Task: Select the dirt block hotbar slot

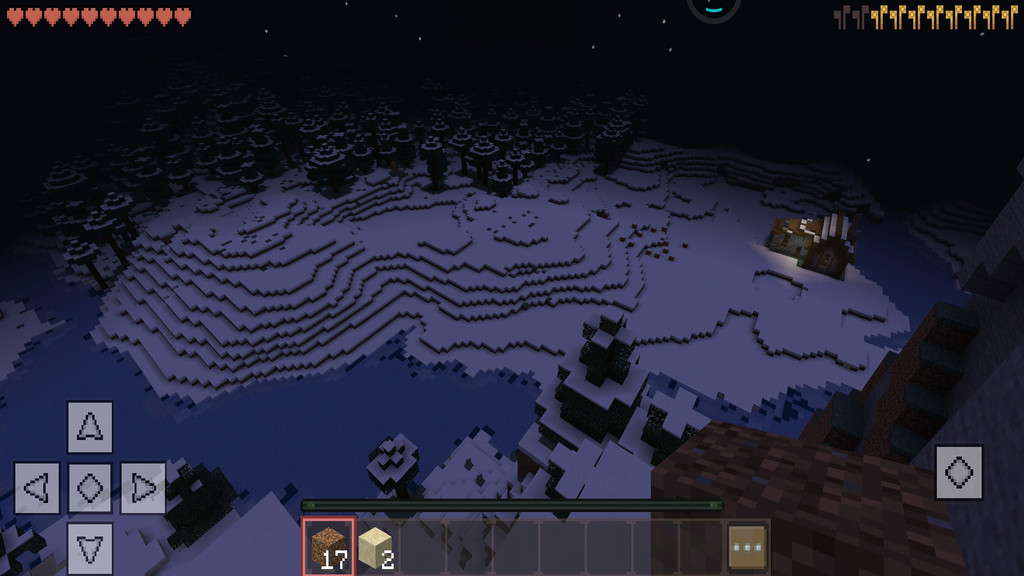Action: click(329, 546)
